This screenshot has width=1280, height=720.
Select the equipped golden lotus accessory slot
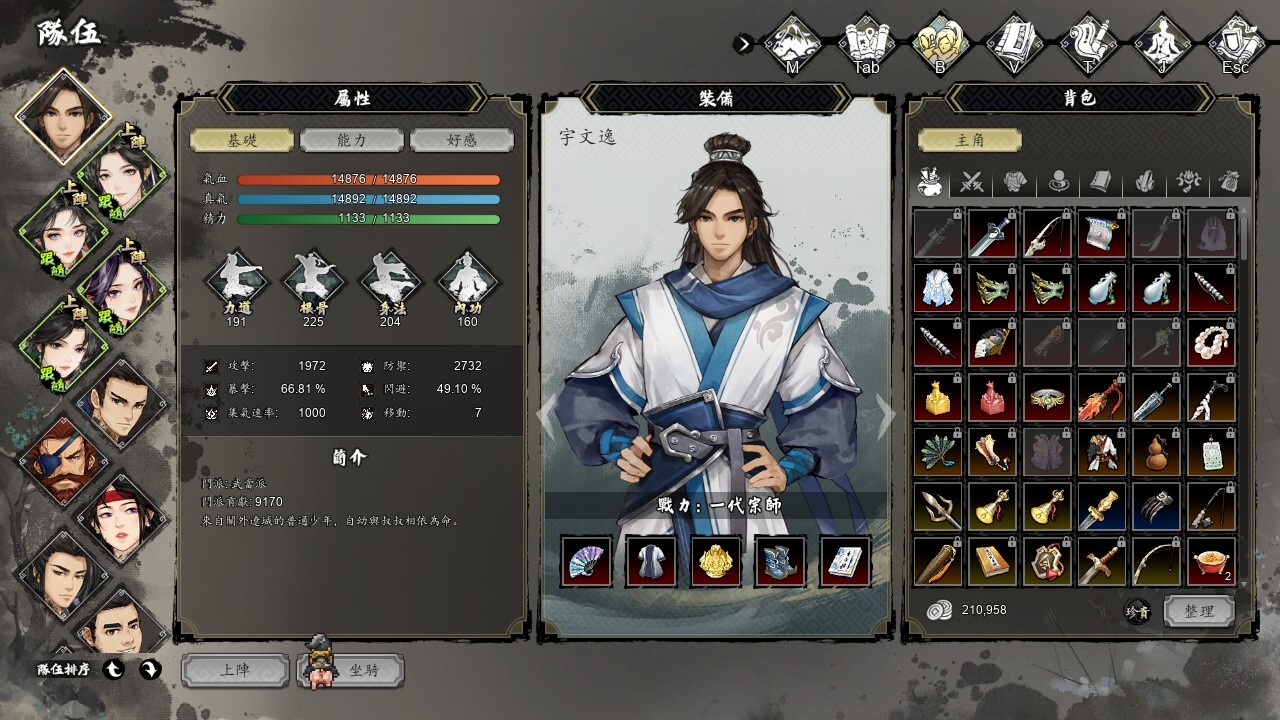[716, 561]
